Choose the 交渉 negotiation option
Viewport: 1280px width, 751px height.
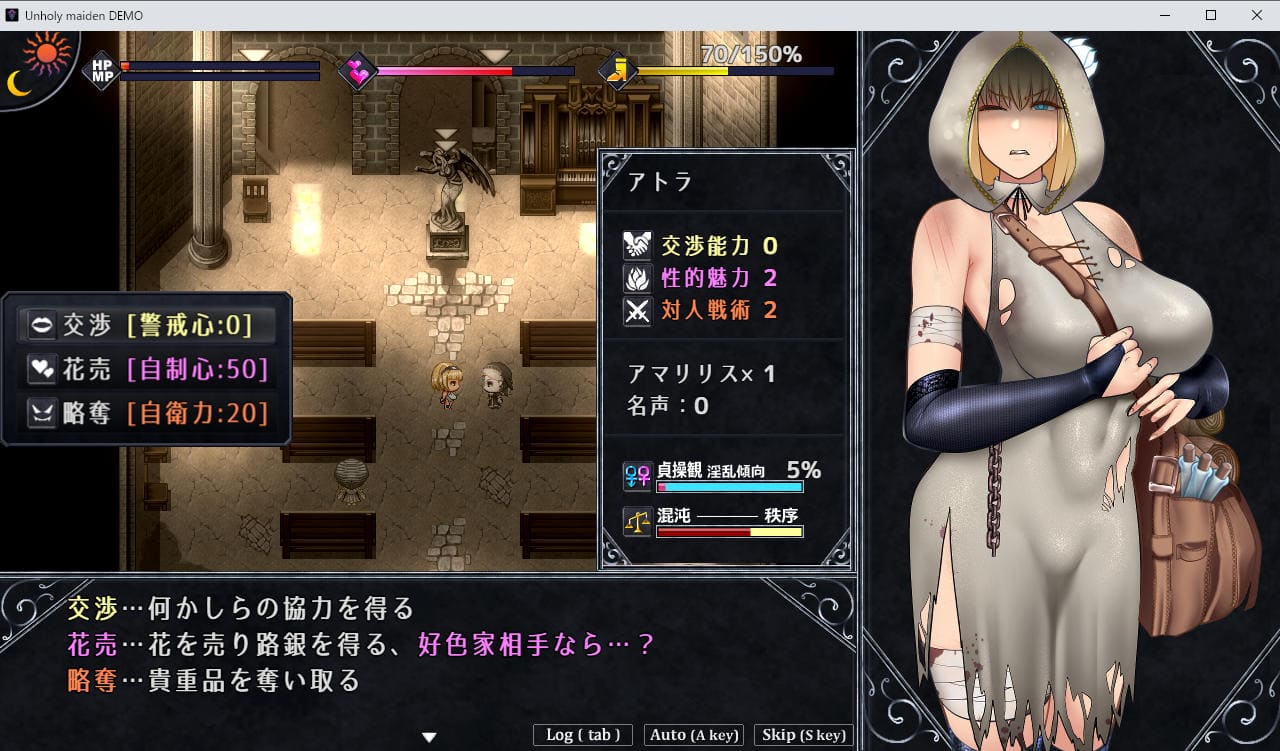pos(146,325)
